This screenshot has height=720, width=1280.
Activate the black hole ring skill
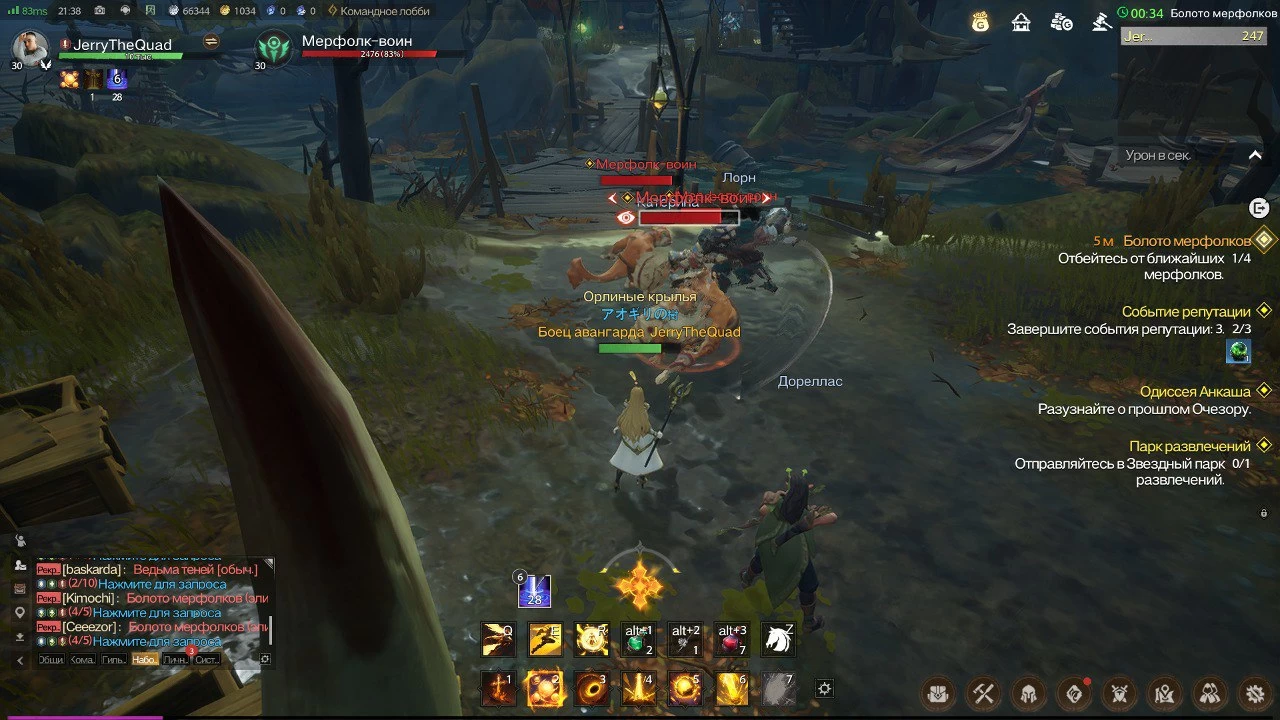click(x=592, y=689)
